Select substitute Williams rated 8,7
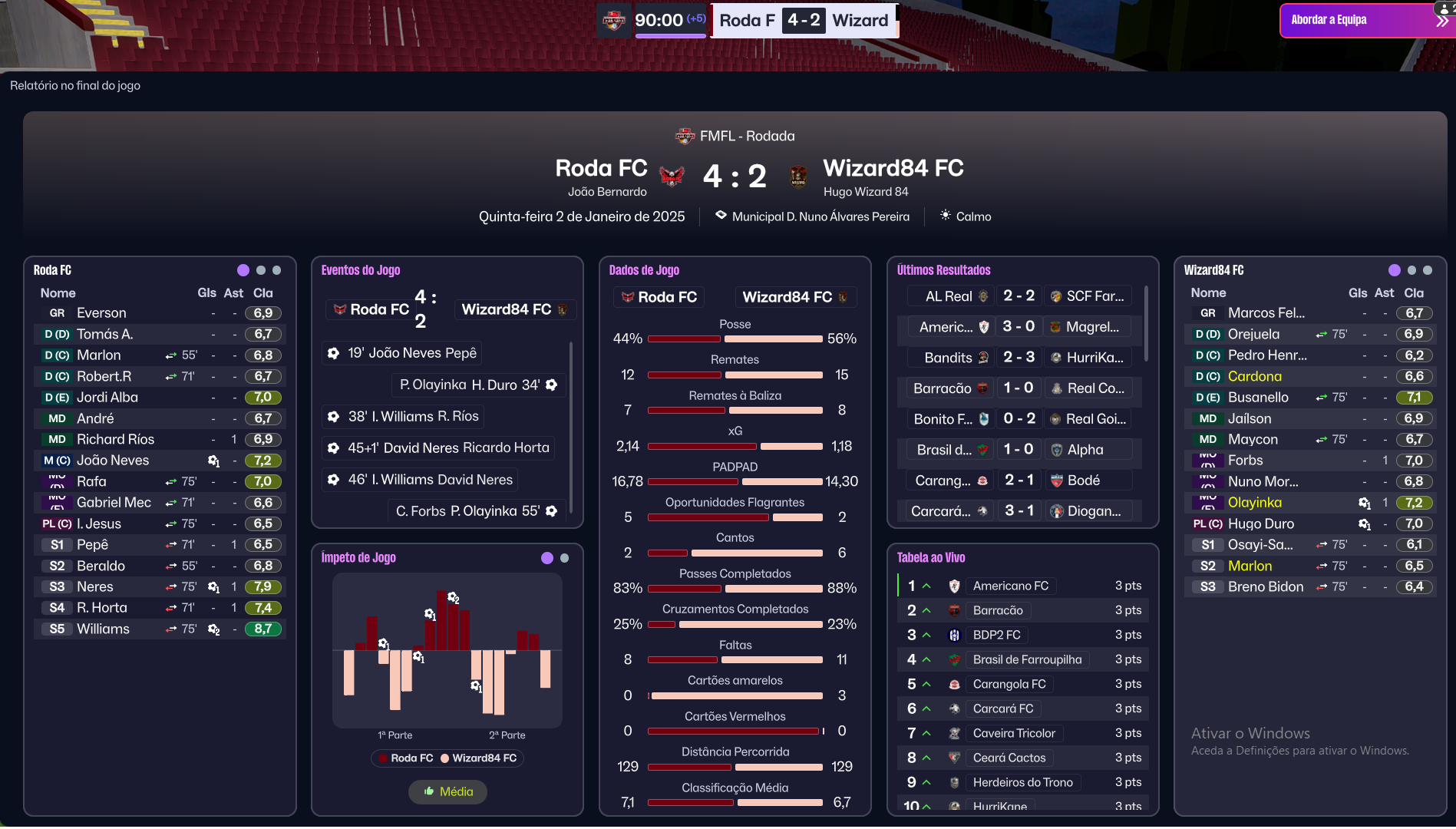1456x829 pixels. point(103,629)
